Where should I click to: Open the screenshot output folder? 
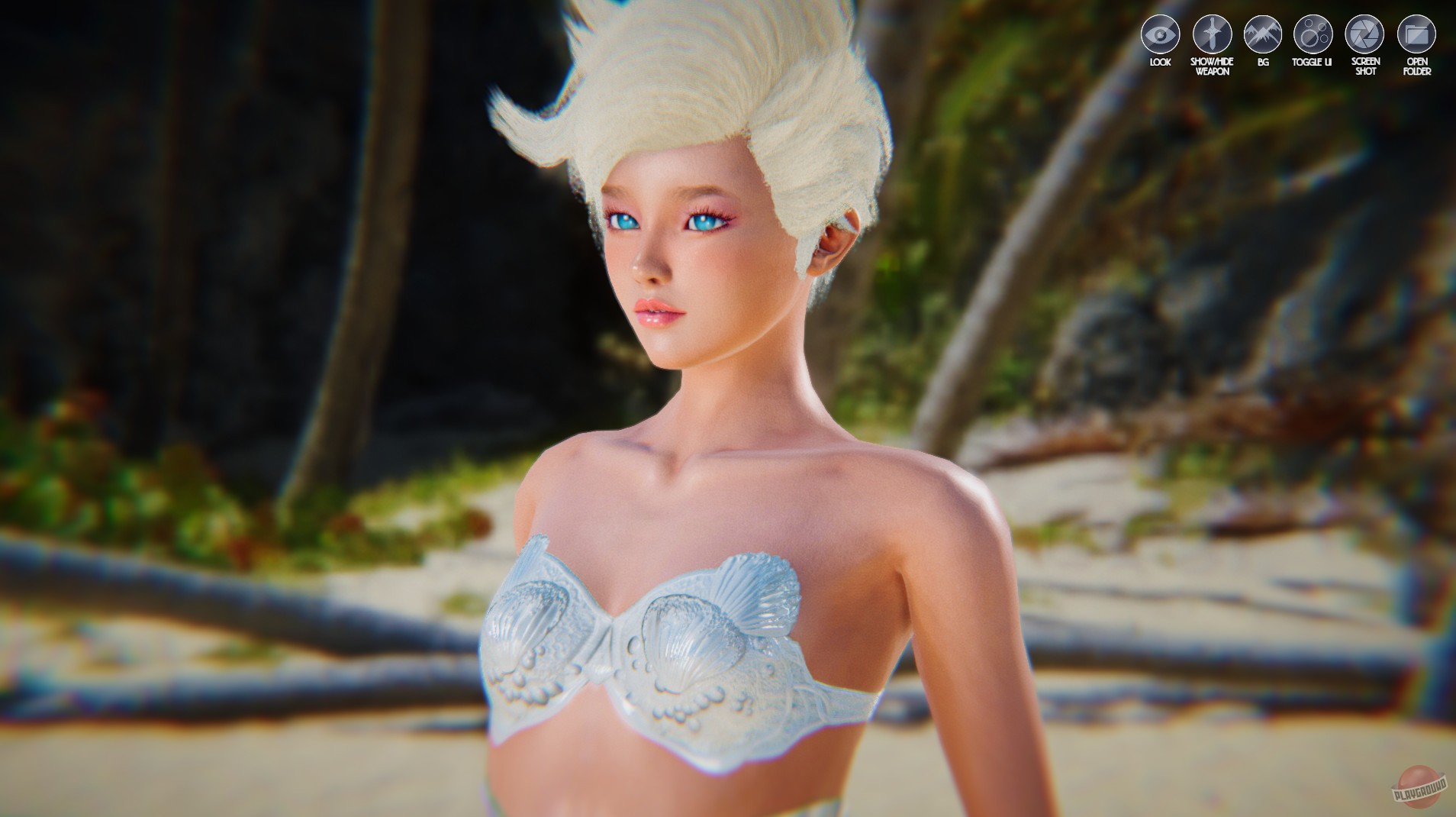[x=1416, y=34]
